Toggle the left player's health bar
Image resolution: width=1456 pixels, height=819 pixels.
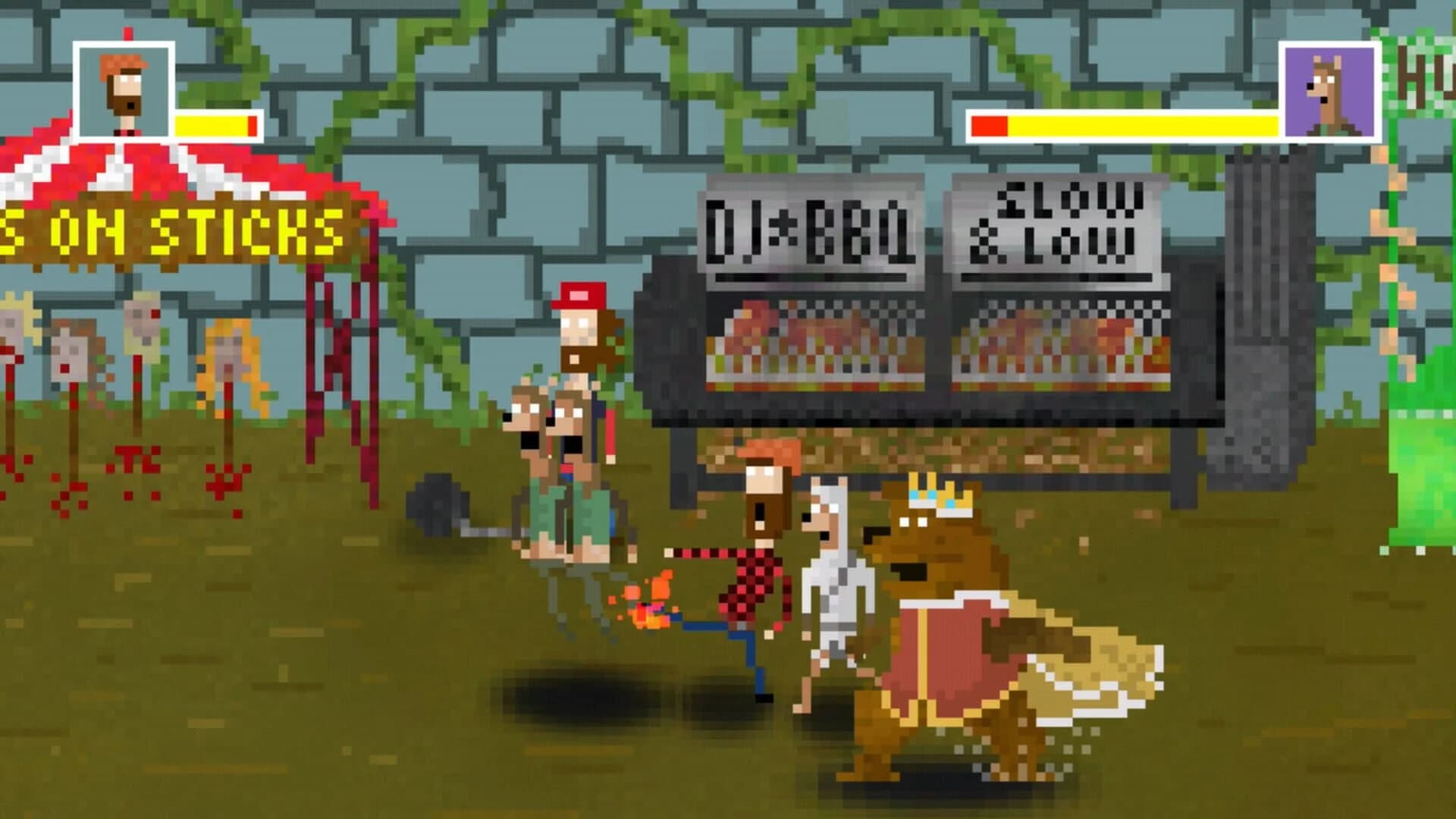(x=212, y=125)
